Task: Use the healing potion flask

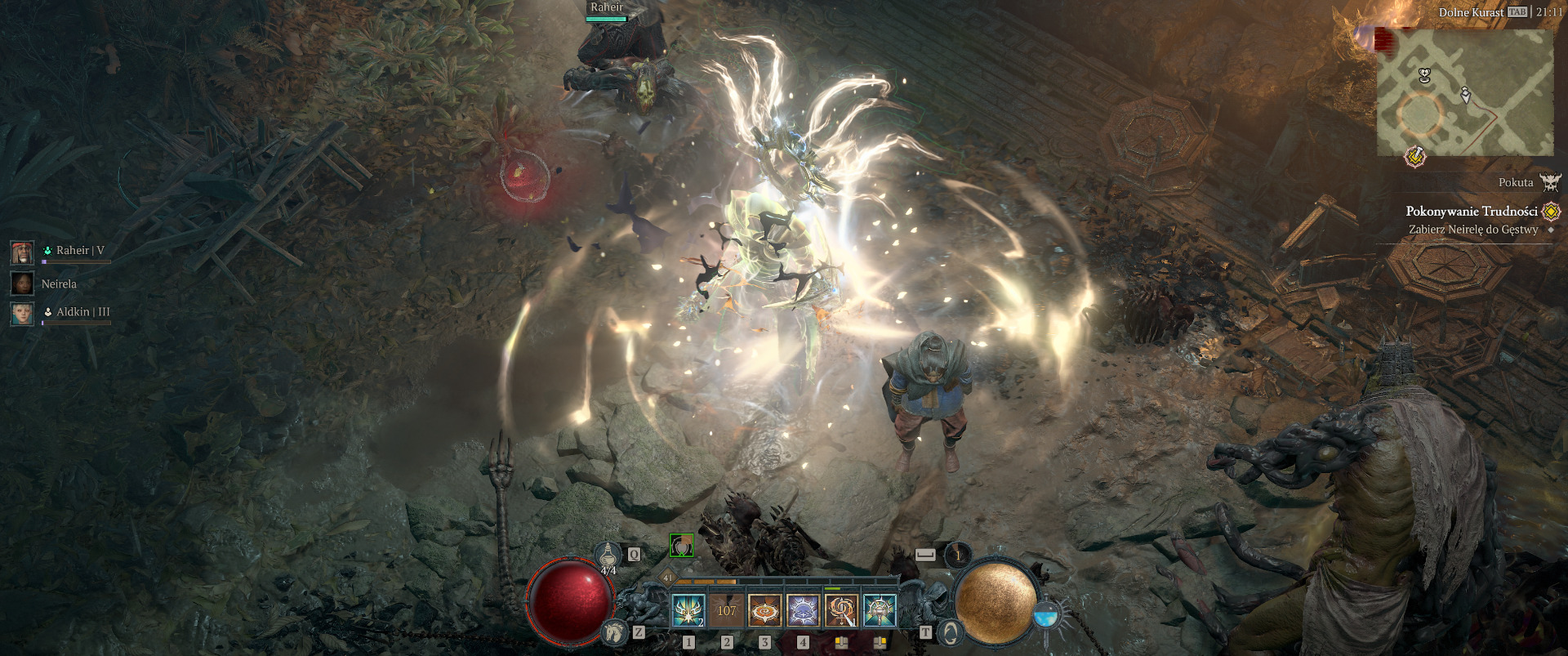Action: click(x=607, y=557)
